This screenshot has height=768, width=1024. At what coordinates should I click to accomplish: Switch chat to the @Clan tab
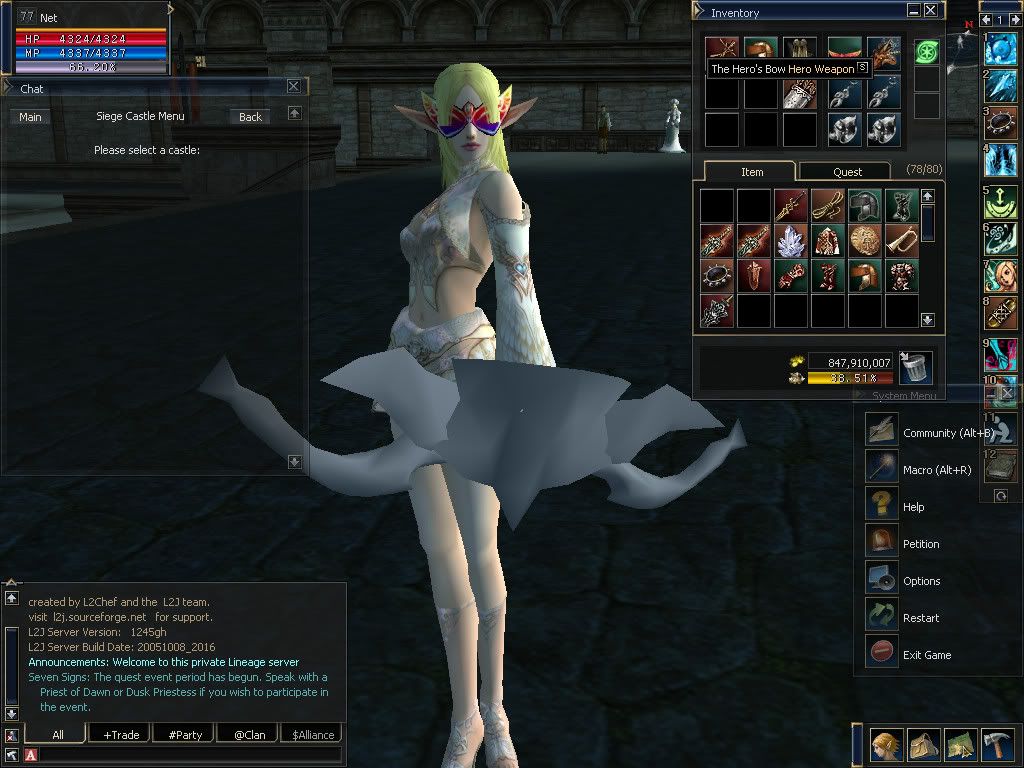coord(249,735)
